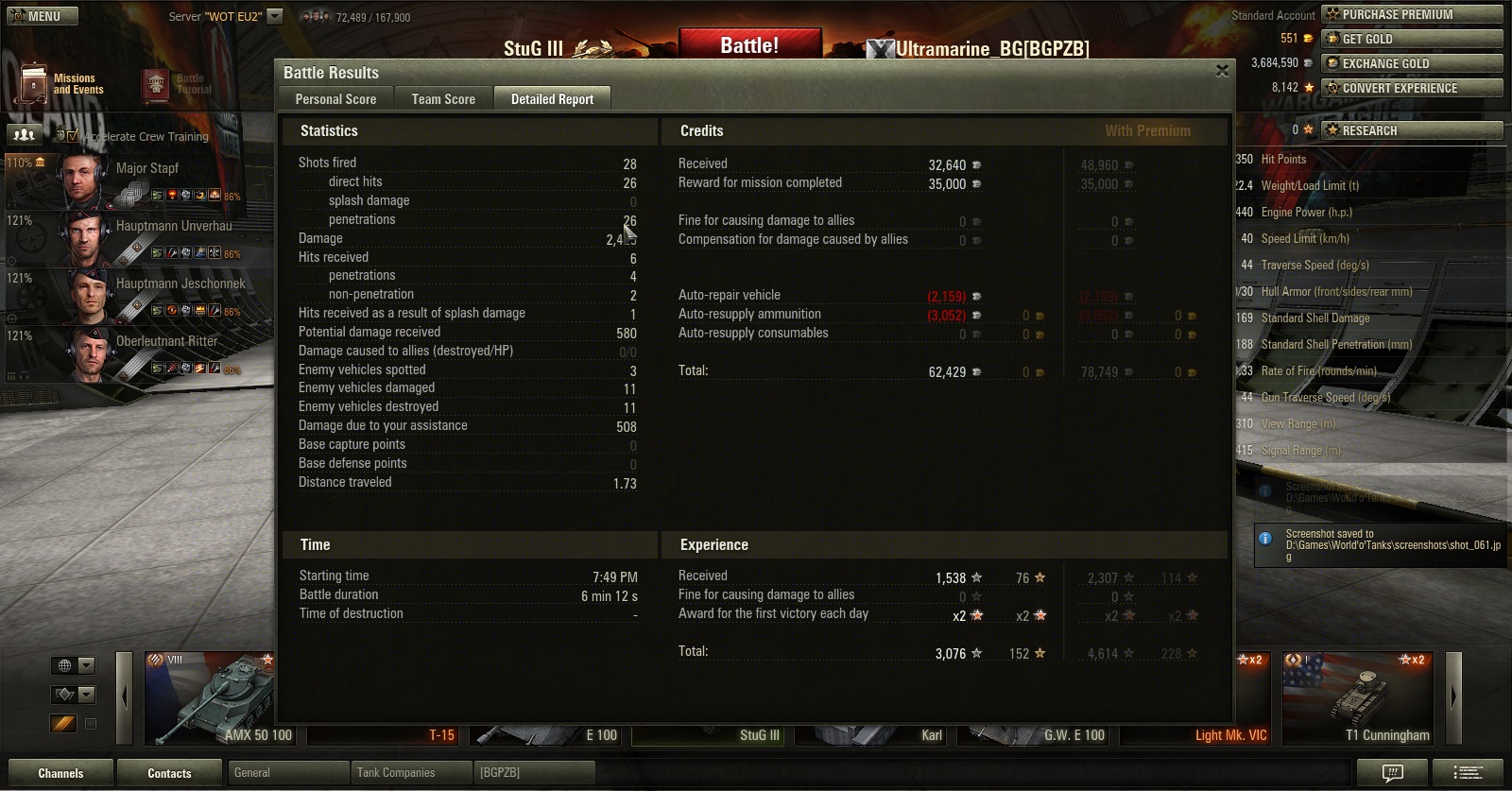Open Convert Experience

coord(1411,88)
